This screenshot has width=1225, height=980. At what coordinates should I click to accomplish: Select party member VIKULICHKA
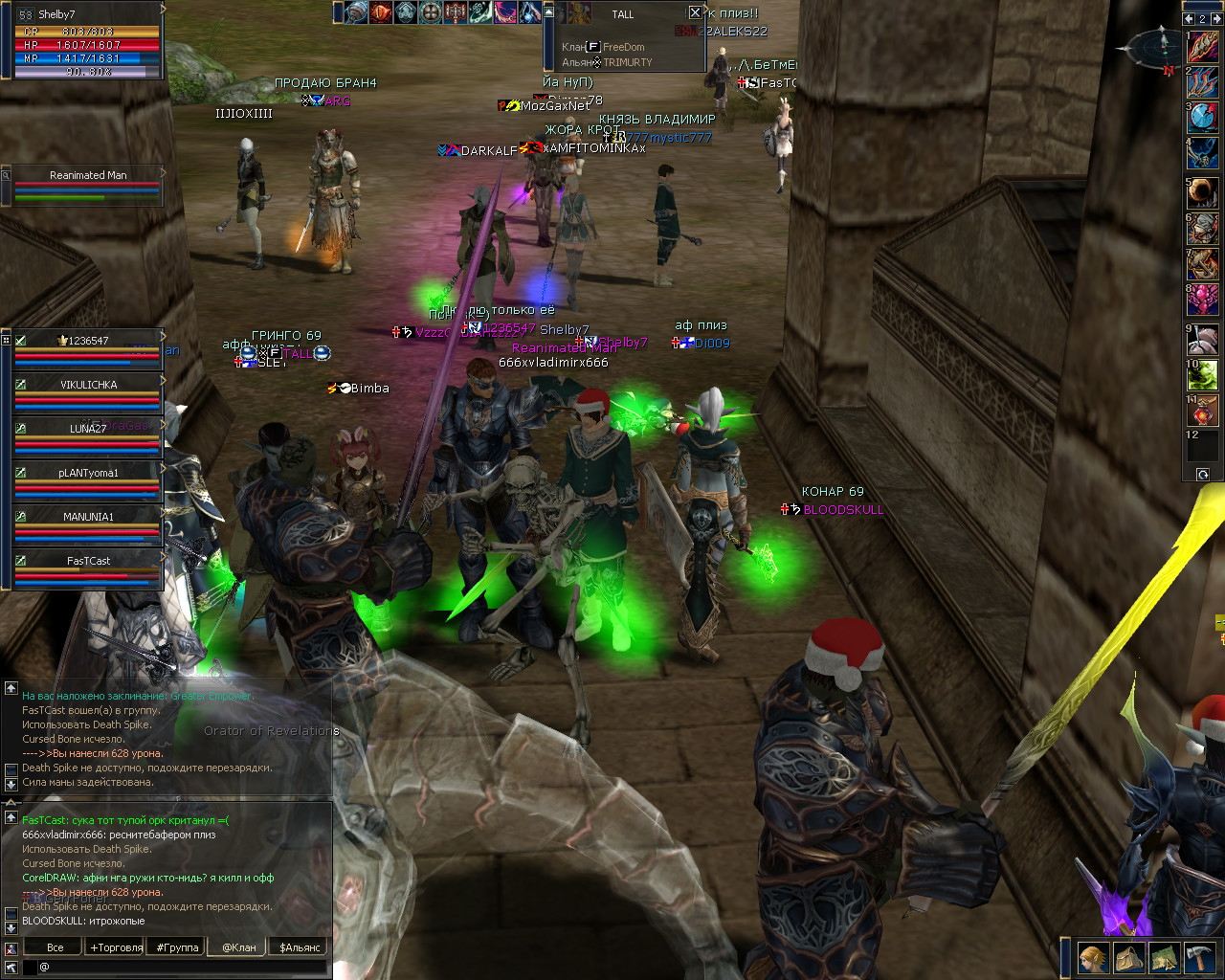[x=88, y=385]
